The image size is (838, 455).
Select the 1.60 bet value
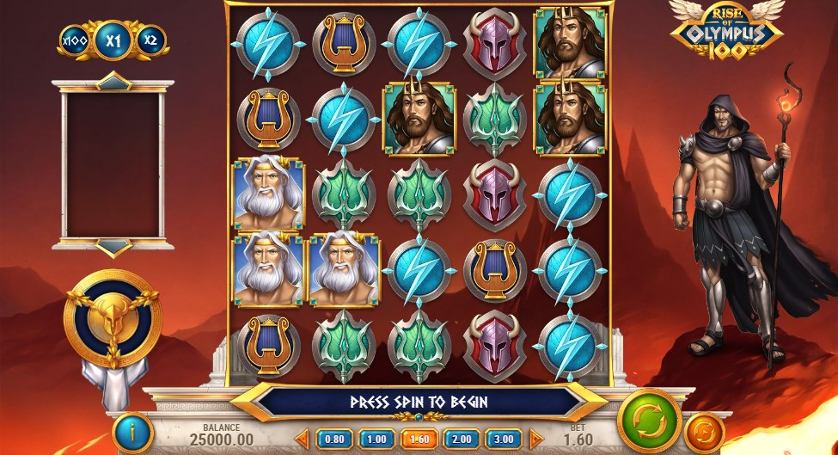(x=418, y=438)
